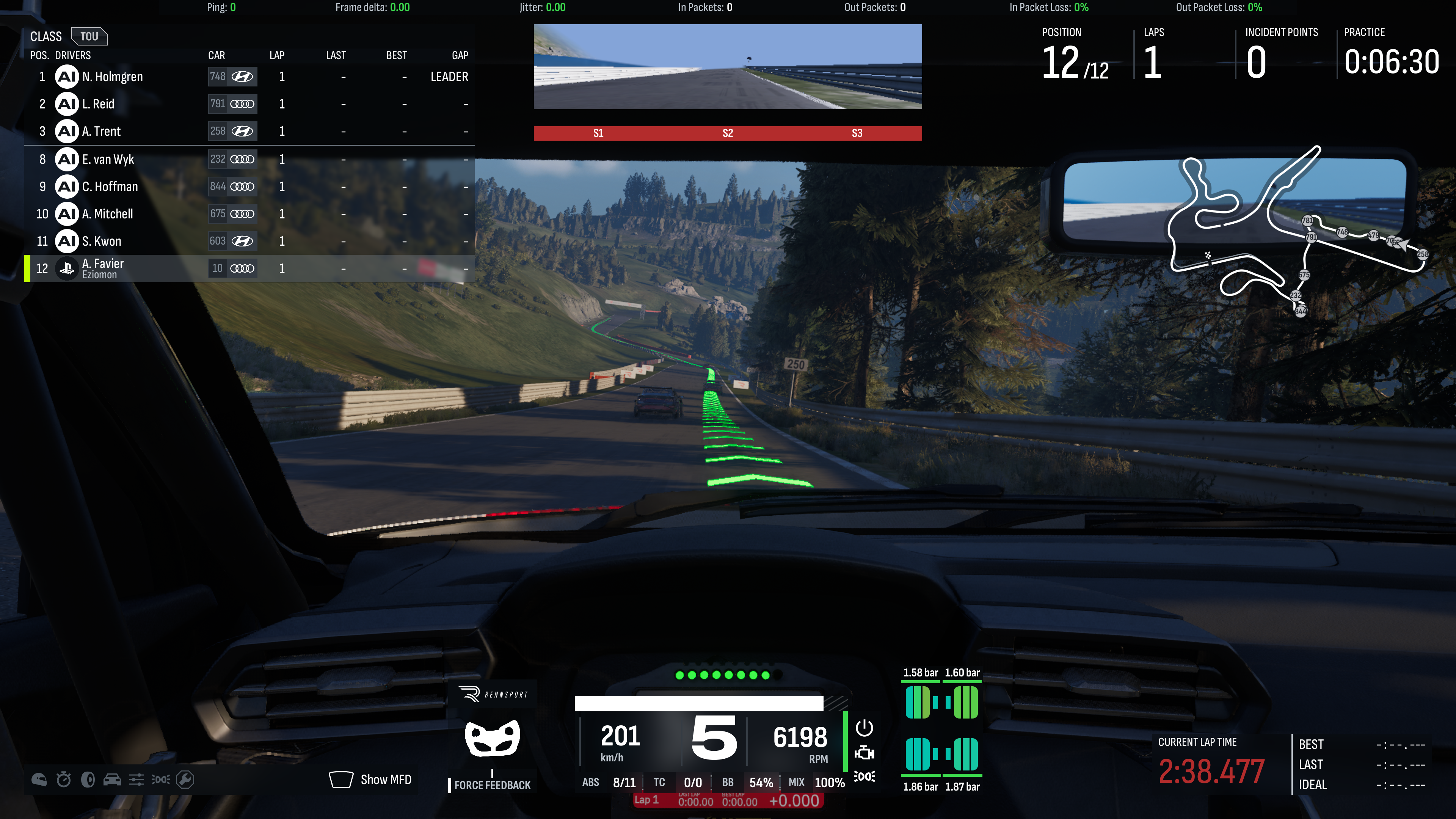Choose L. Reid in the standings
Screen dimensions: 1456x819
[249, 104]
